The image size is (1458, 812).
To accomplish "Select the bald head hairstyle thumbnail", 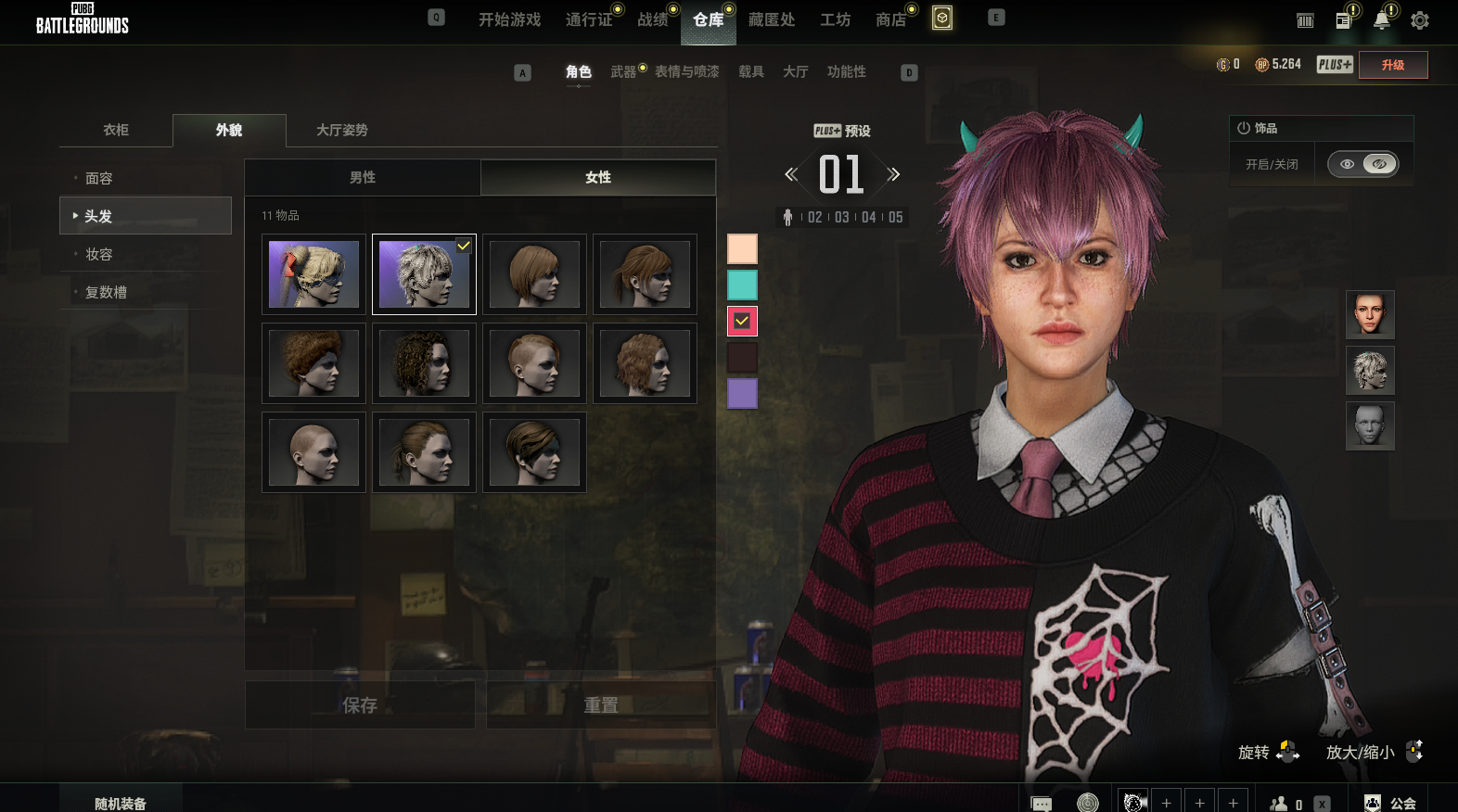I will [x=313, y=452].
